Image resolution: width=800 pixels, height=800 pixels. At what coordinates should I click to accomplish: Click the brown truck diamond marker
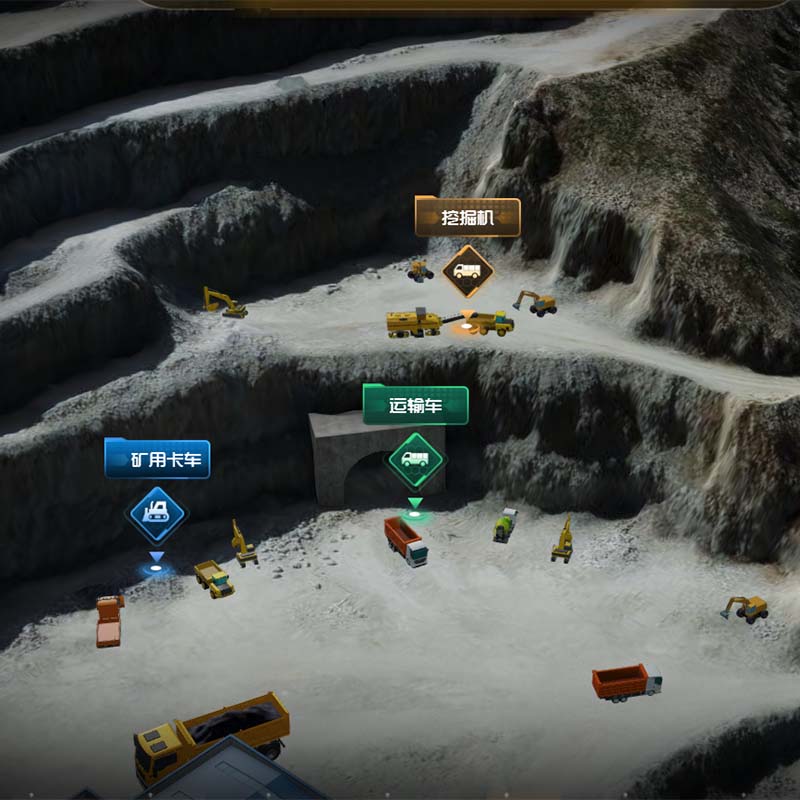coord(468,271)
